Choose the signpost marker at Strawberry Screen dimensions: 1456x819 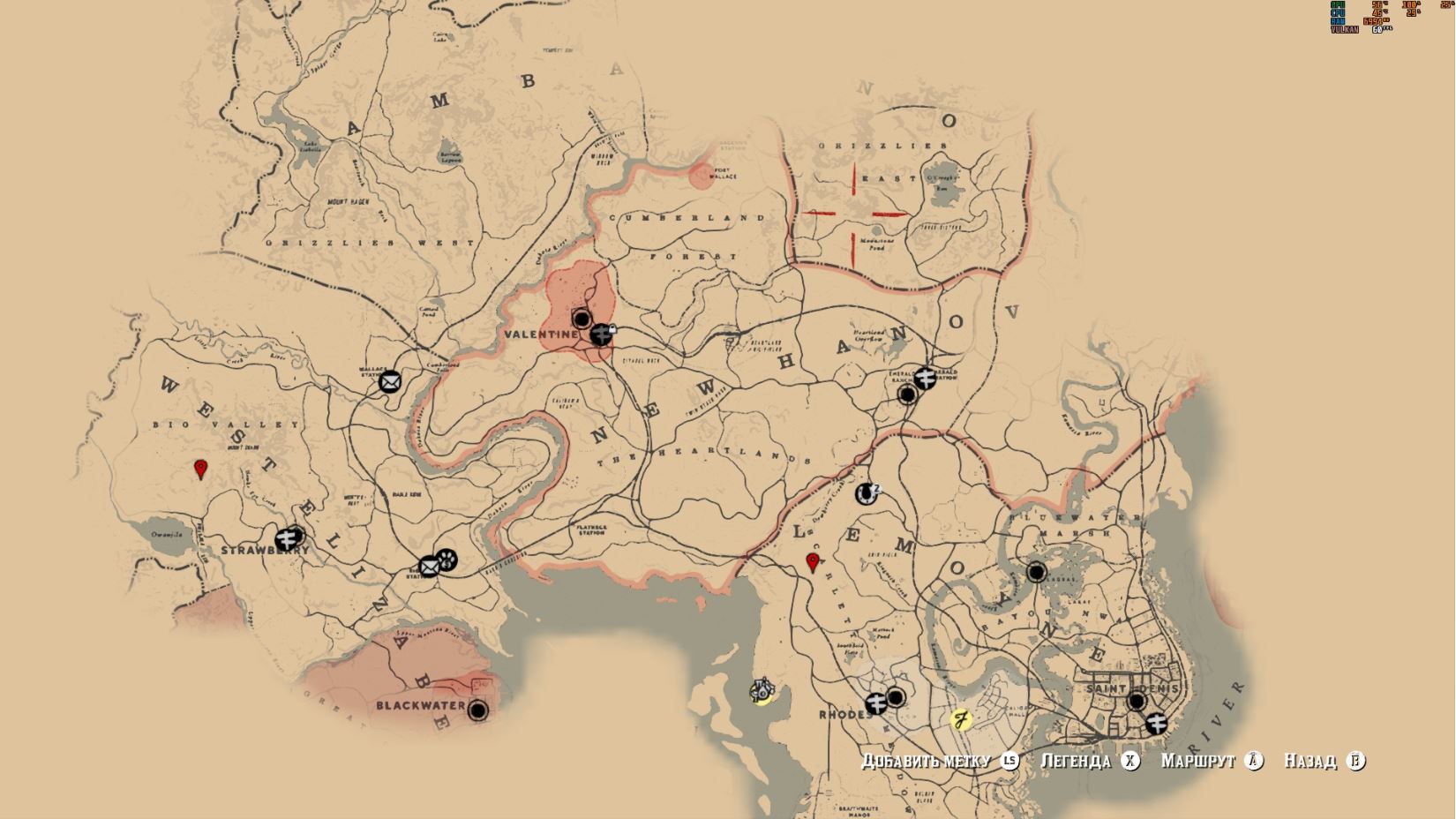coord(286,538)
